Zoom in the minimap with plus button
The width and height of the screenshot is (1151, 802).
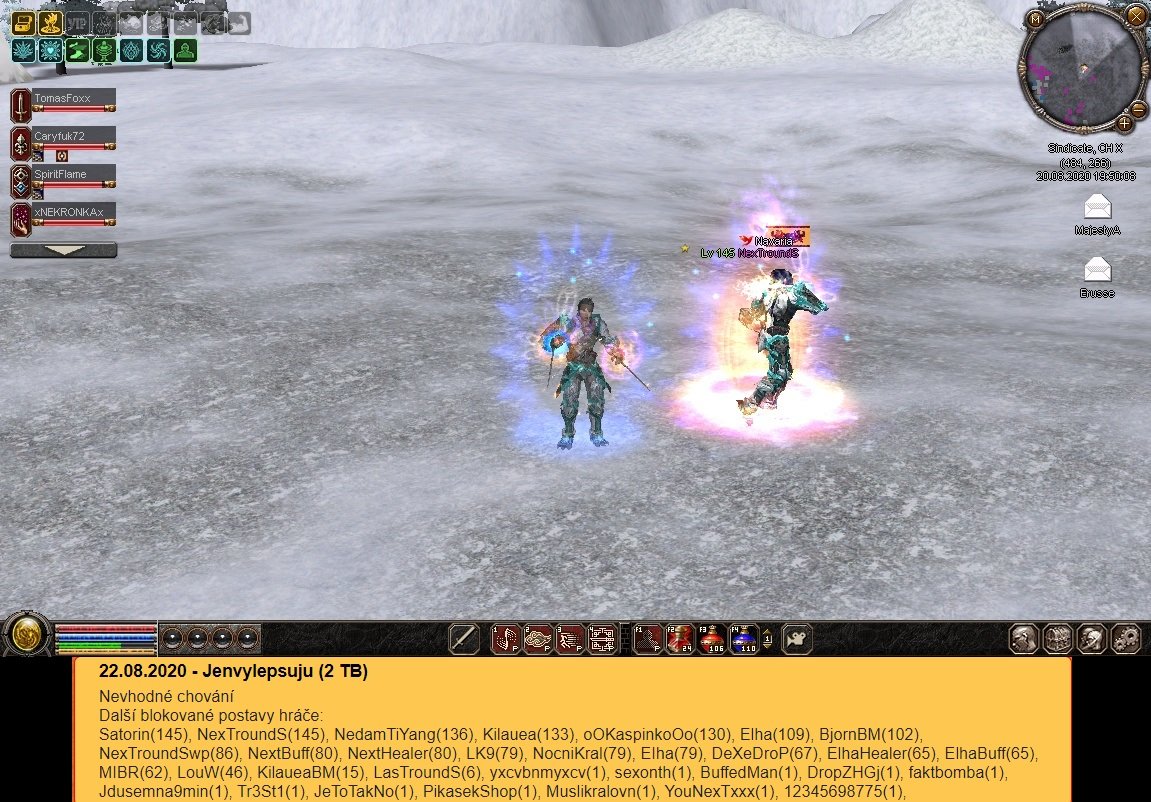coord(1125,124)
